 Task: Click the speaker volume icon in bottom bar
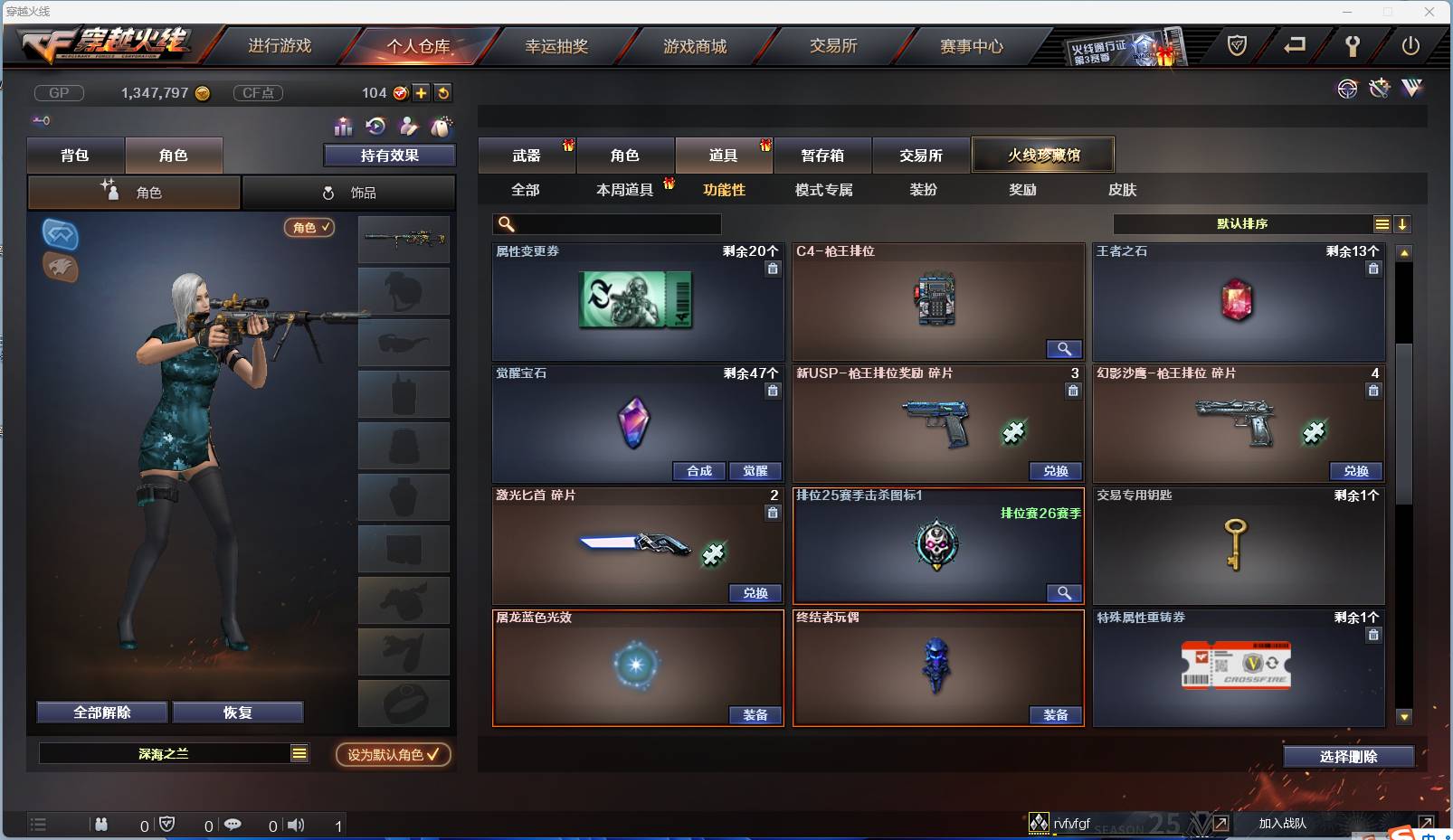coord(296,824)
